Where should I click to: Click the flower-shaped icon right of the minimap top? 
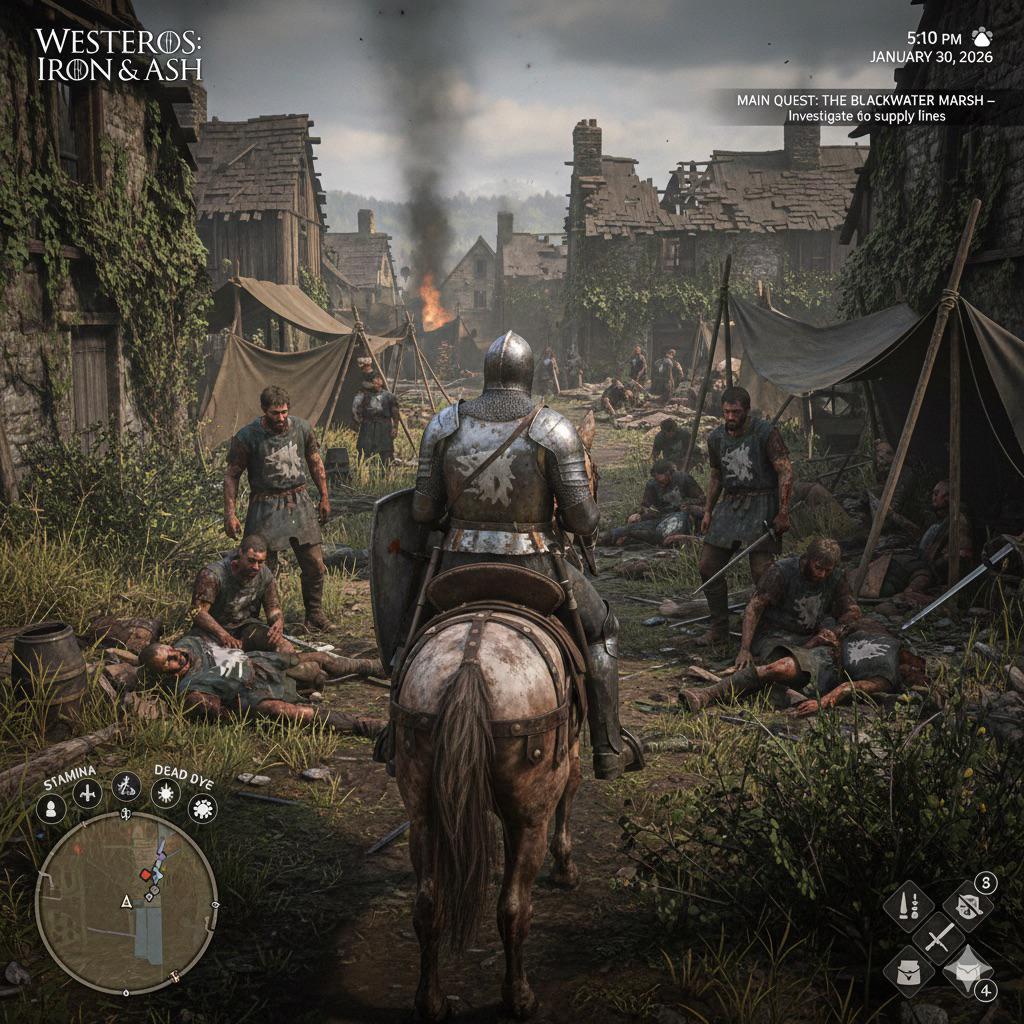203,808
